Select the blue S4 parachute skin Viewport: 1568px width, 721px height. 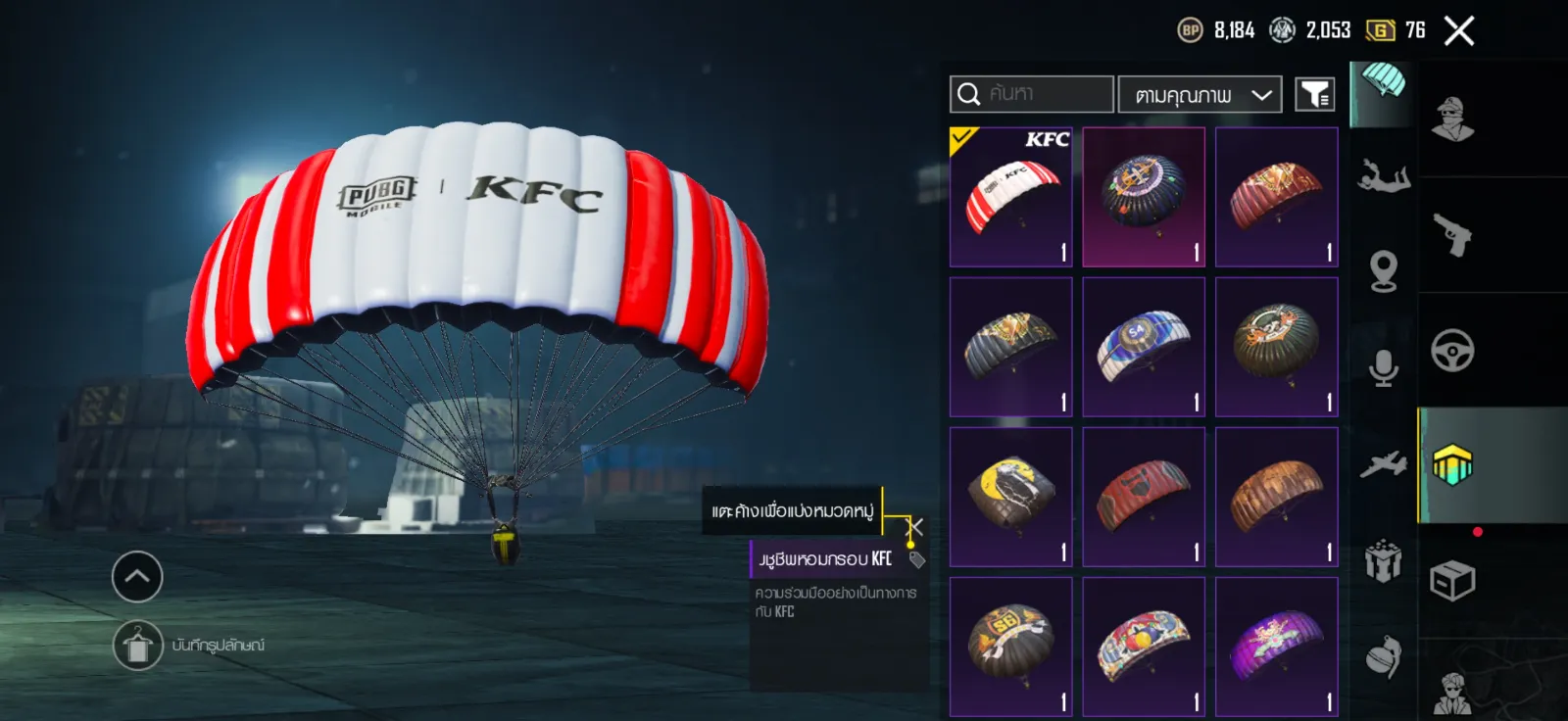[1144, 347]
